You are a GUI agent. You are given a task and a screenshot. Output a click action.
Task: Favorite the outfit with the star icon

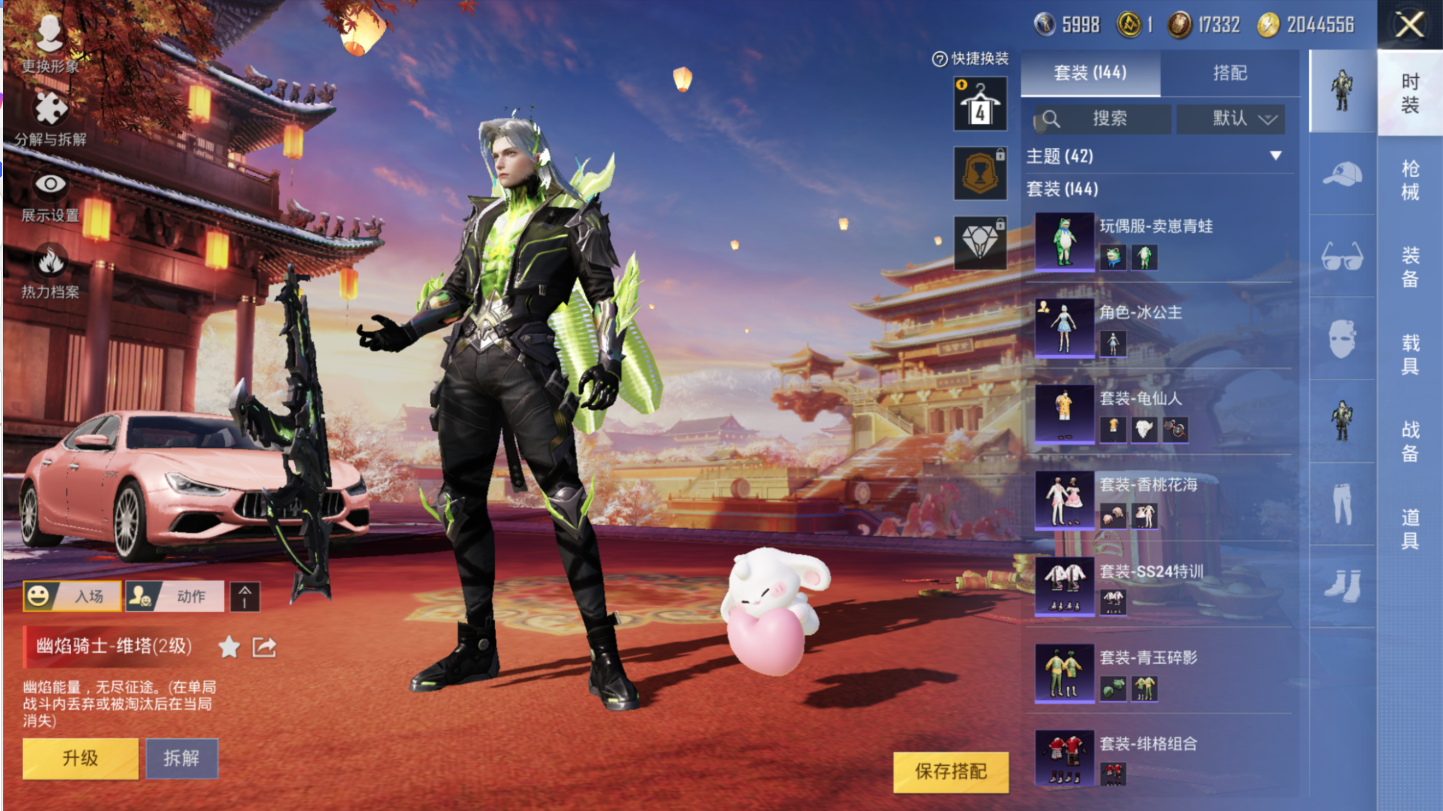tap(229, 647)
